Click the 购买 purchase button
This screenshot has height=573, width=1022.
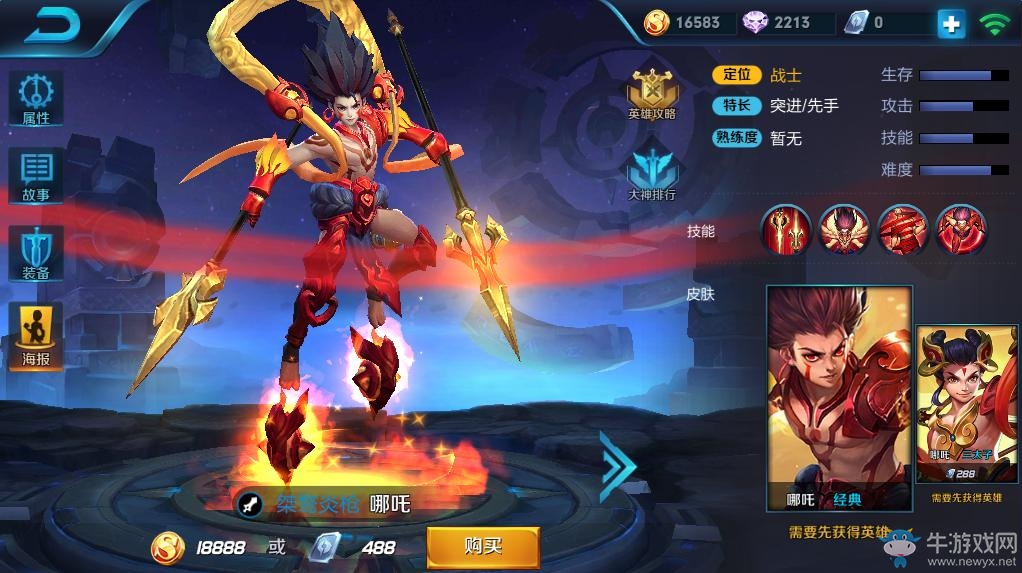(x=483, y=547)
